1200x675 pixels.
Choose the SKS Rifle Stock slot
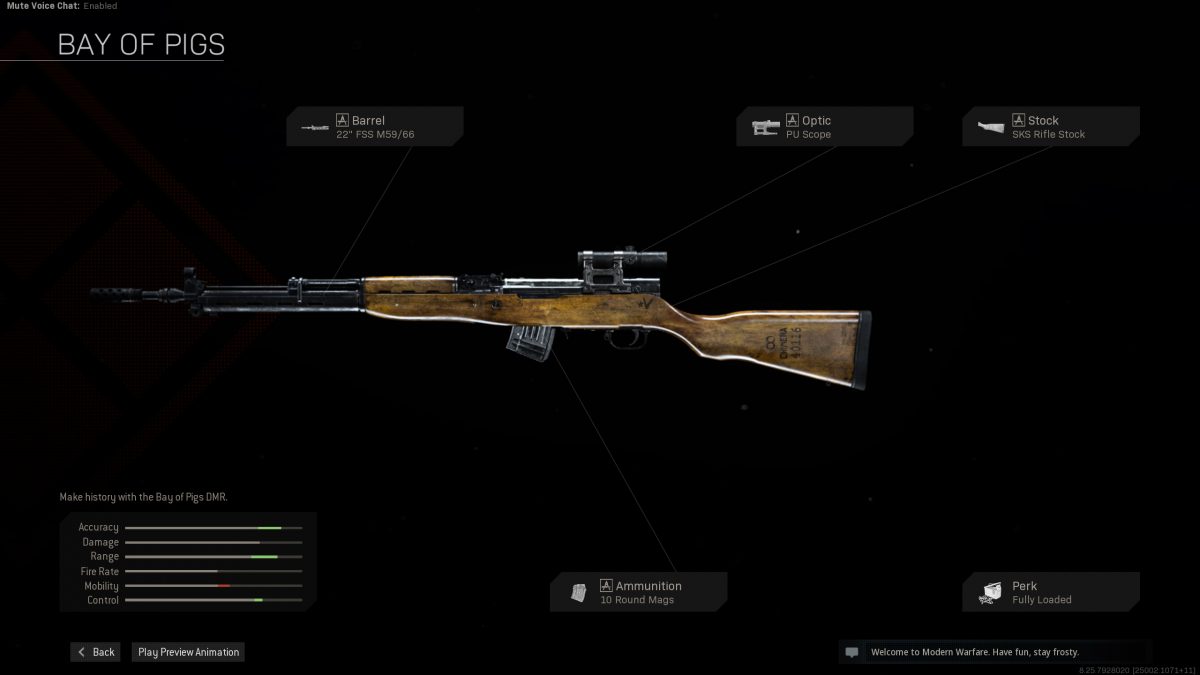(x=1051, y=127)
